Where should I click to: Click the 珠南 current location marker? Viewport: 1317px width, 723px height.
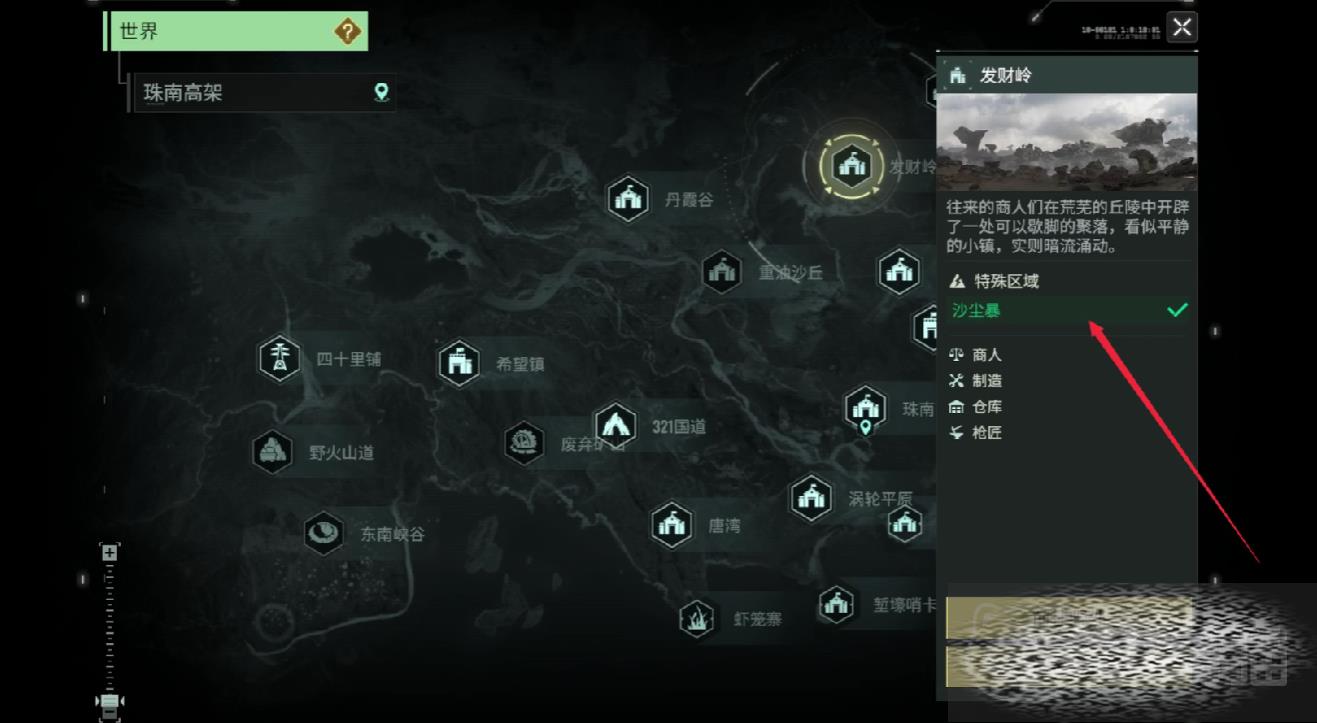tap(865, 408)
